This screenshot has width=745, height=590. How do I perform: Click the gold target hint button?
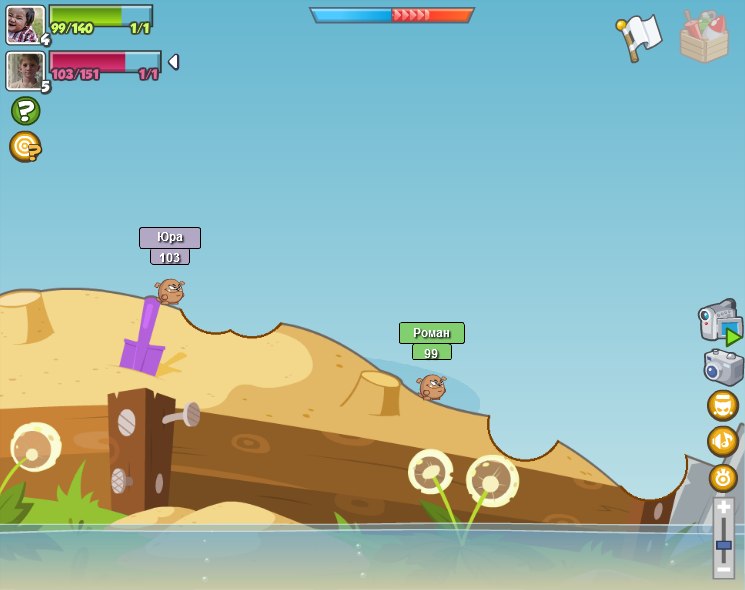point(25,147)
